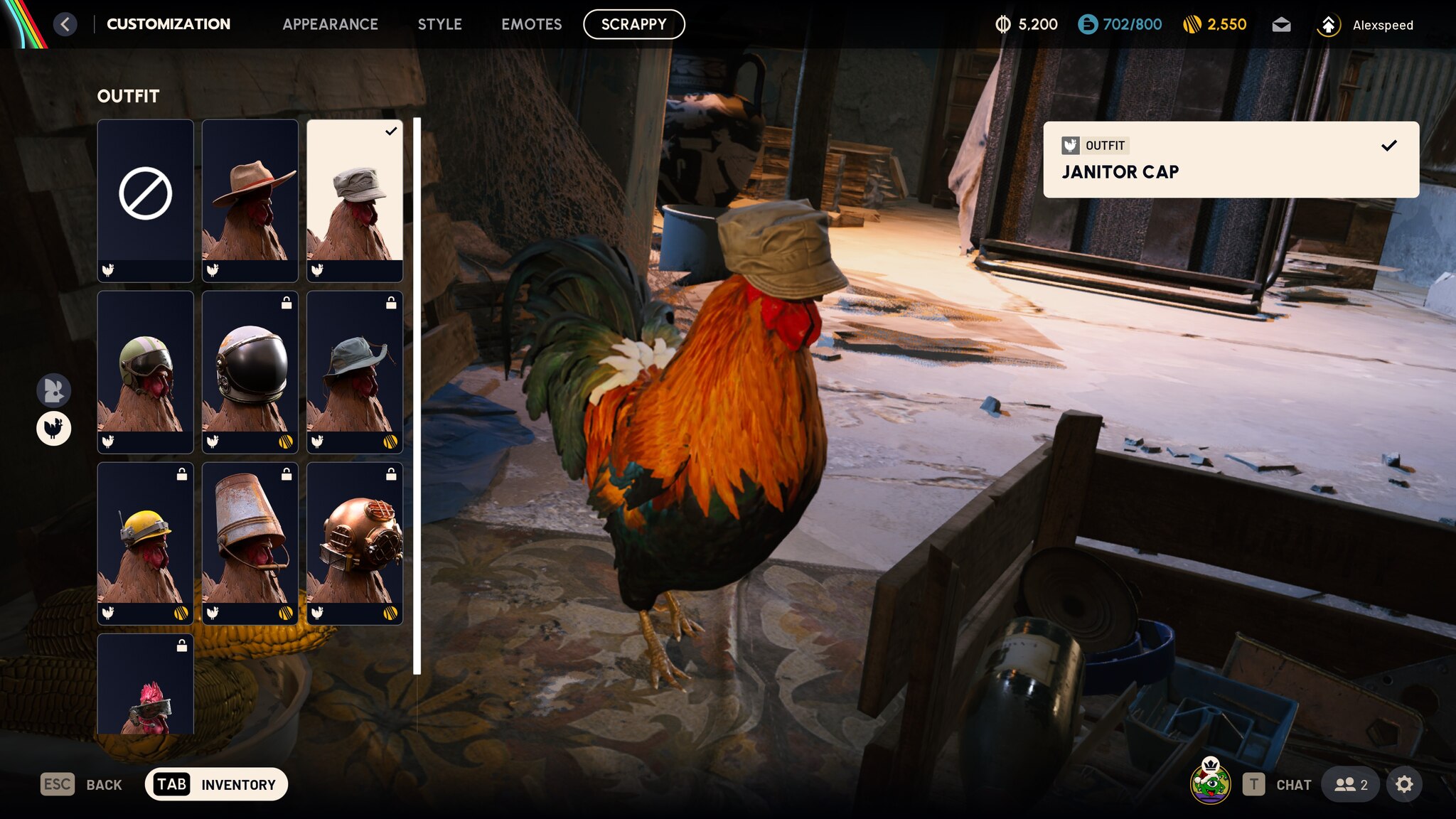Choose the no-outfit empty slot
The image size is (1456, 819).
point(145,200)
